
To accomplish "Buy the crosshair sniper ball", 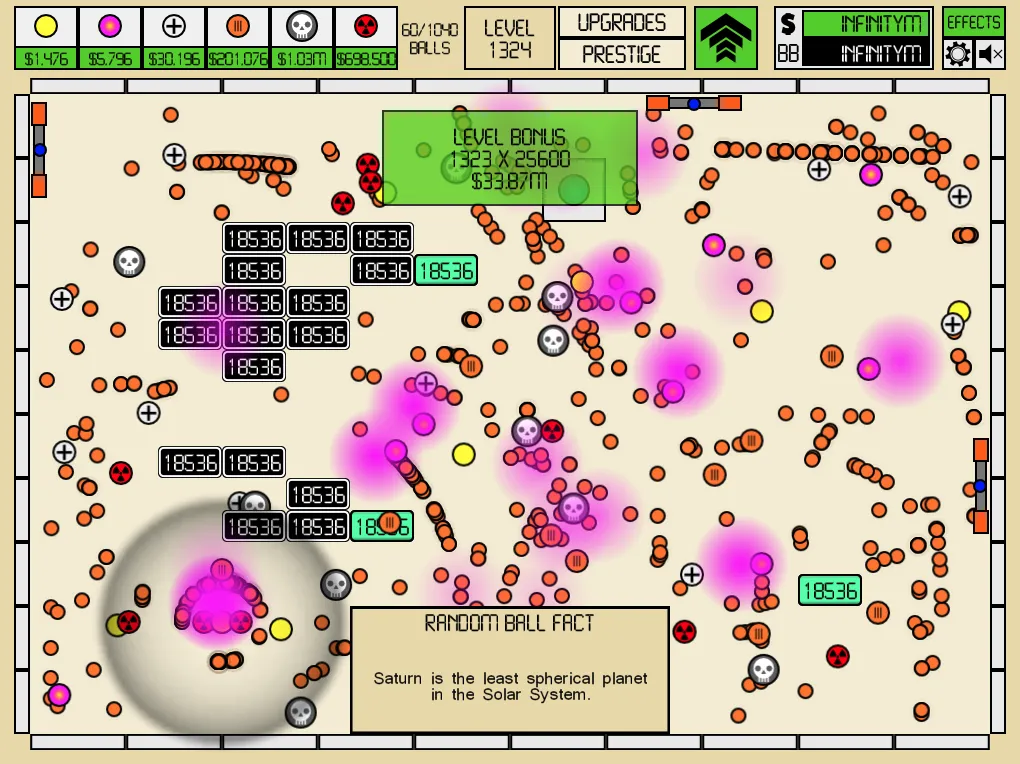I will (174, 38).
